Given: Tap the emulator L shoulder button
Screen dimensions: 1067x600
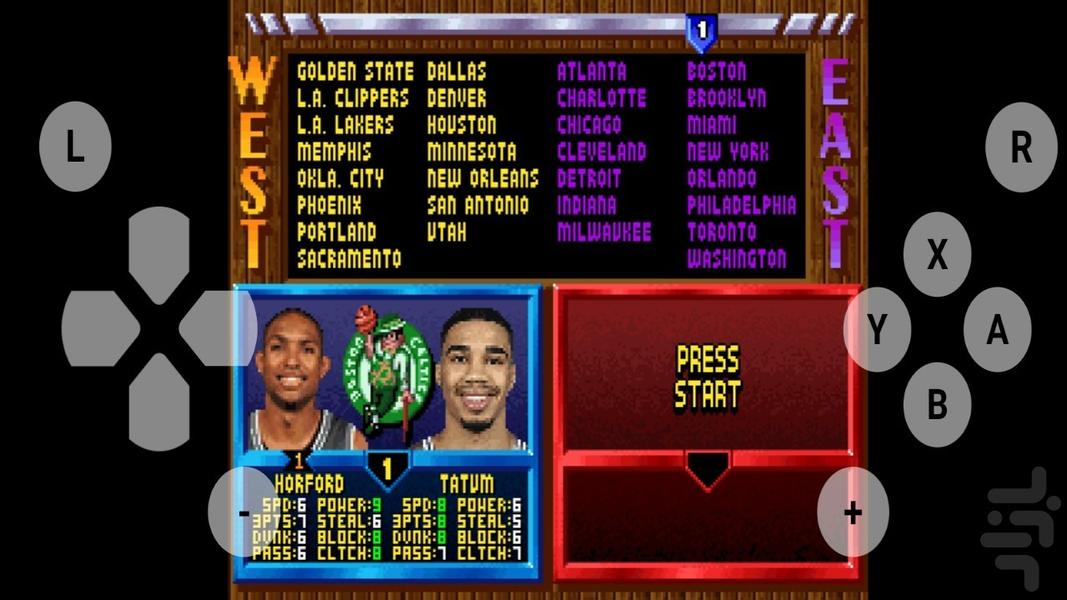Looking at the screenshot, I should pos(75,147).
